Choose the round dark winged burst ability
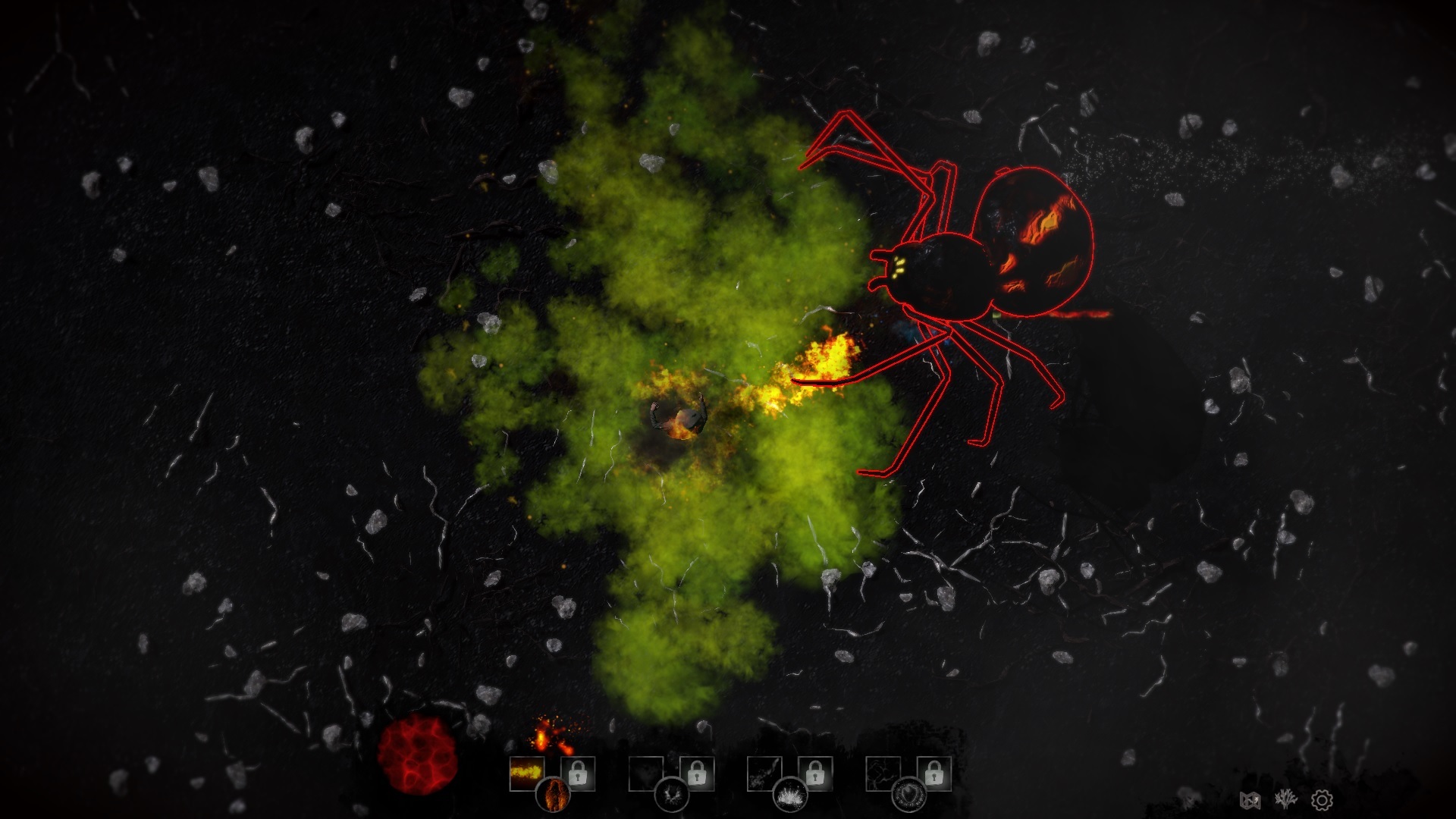Screen dimensions: 1456x819 (x=672, y=795)
